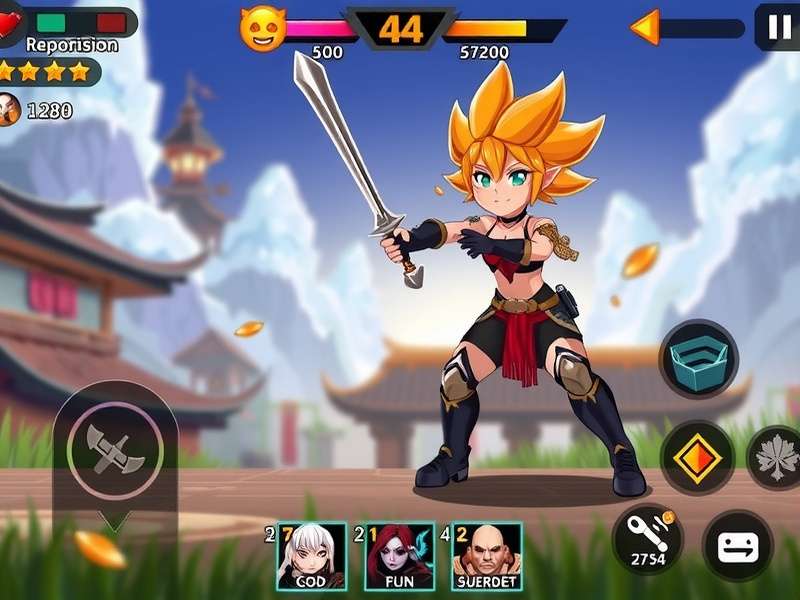The height and width of the screenshot is (600, 800).
Task: Click the orange left arrow at top
Action: coord(645,27)
